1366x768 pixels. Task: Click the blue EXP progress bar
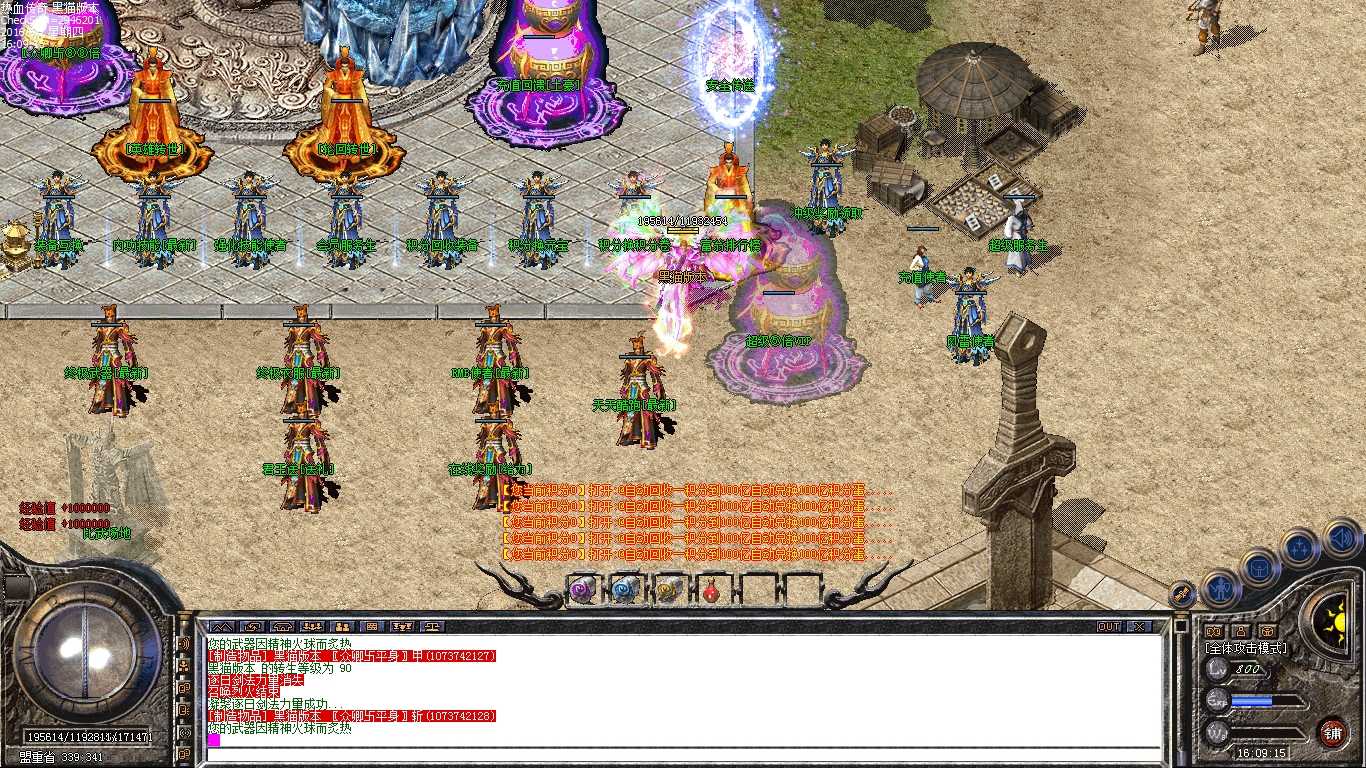pyautogui.click(x=1252, y=699)
